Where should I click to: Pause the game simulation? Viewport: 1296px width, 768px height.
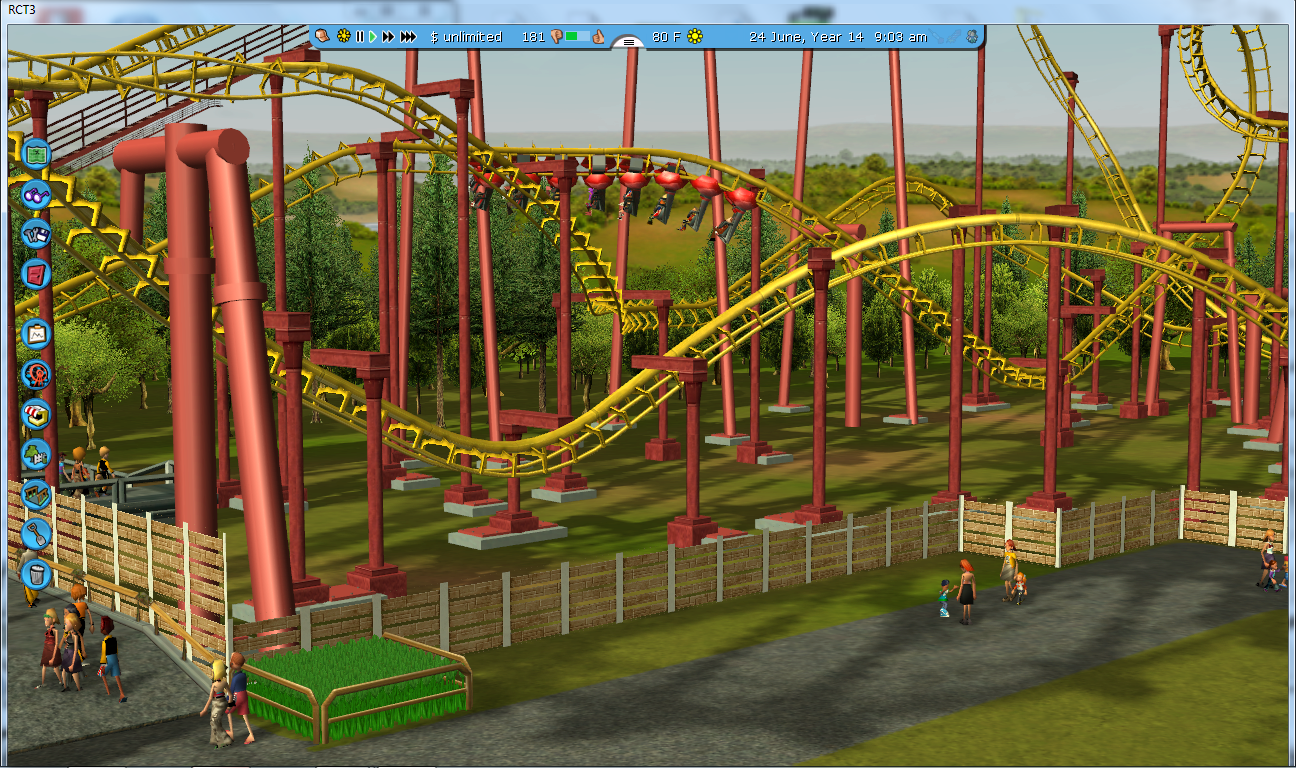(360, 37)
